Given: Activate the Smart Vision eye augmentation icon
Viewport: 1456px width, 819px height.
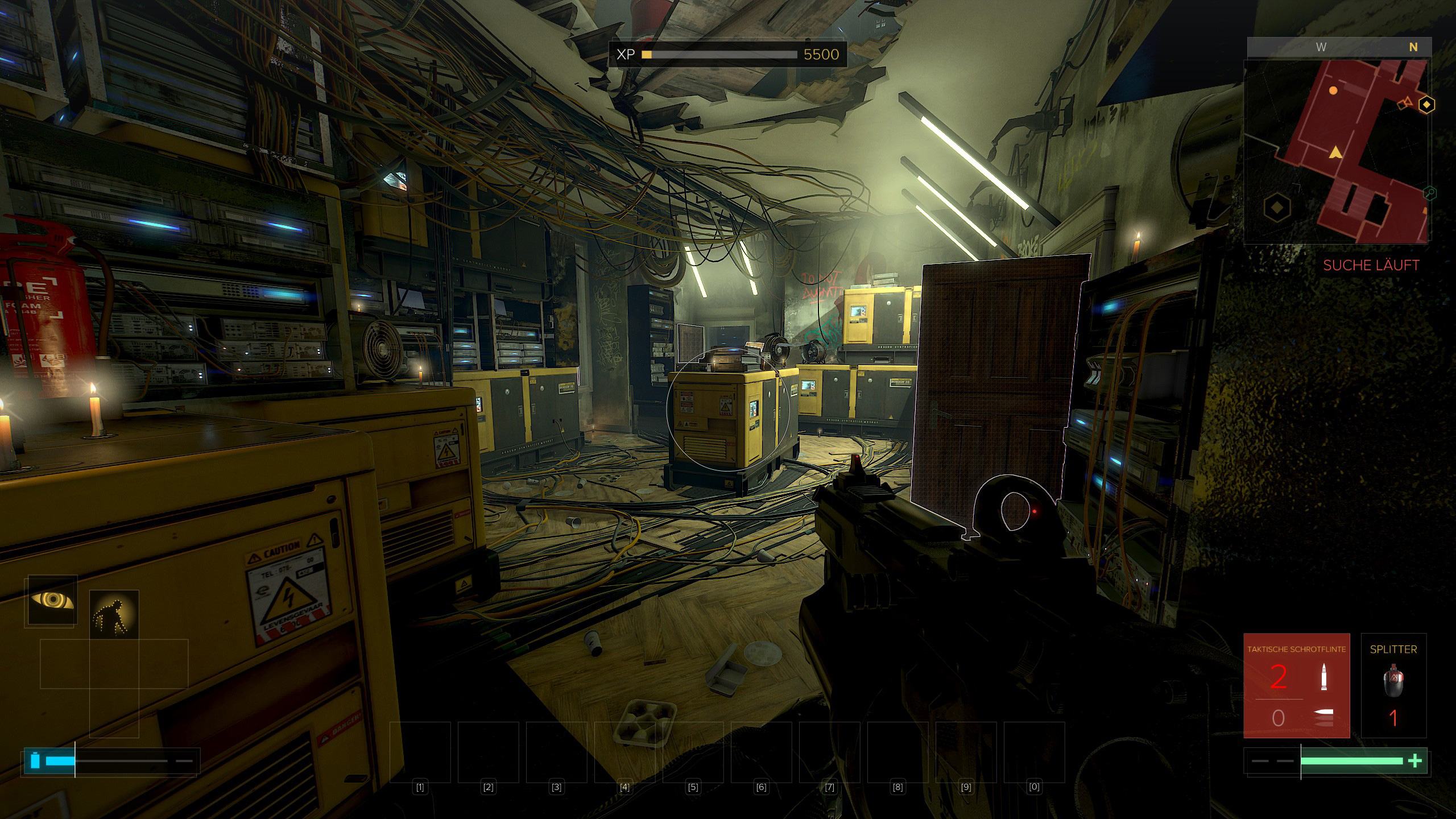Looking at the screenshot, I should pyautogui.click(x=52, y=601).
